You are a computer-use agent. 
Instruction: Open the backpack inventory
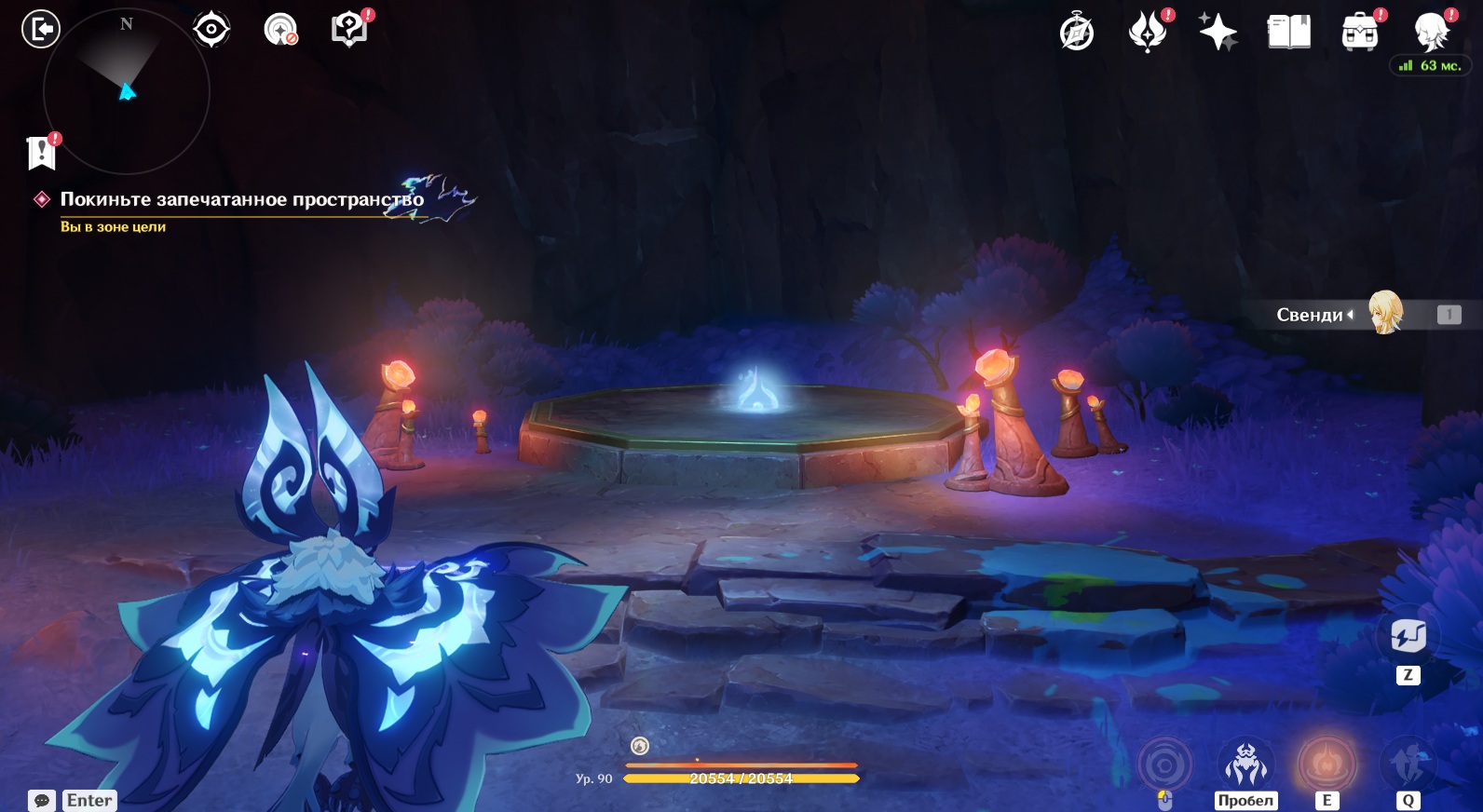pos(1359,32)
